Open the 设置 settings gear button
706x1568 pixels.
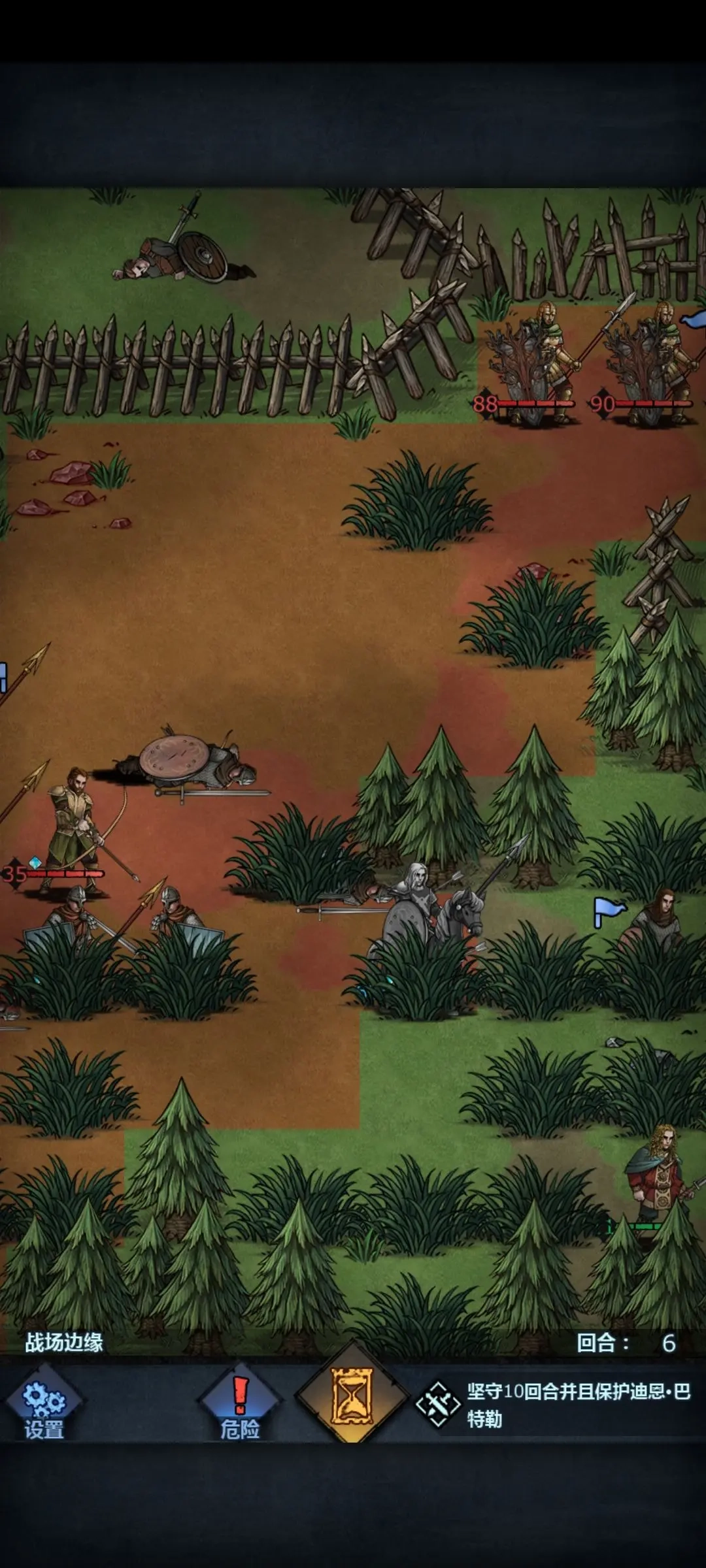pos(44,1403)
